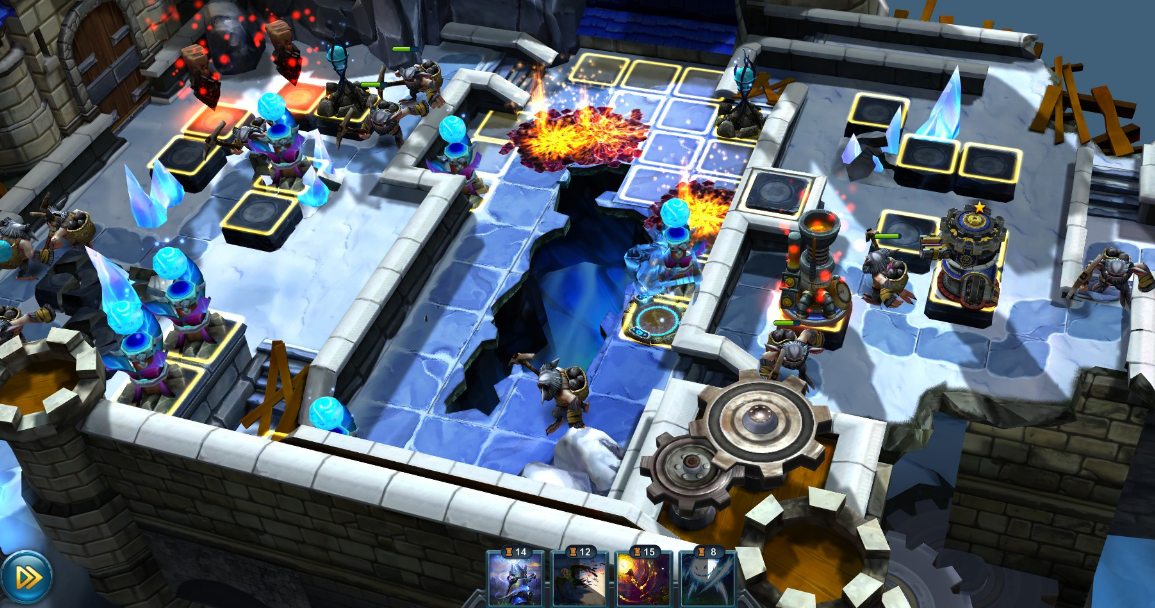Select the grinning frost spirit card costing 8

tap(706, 579)
